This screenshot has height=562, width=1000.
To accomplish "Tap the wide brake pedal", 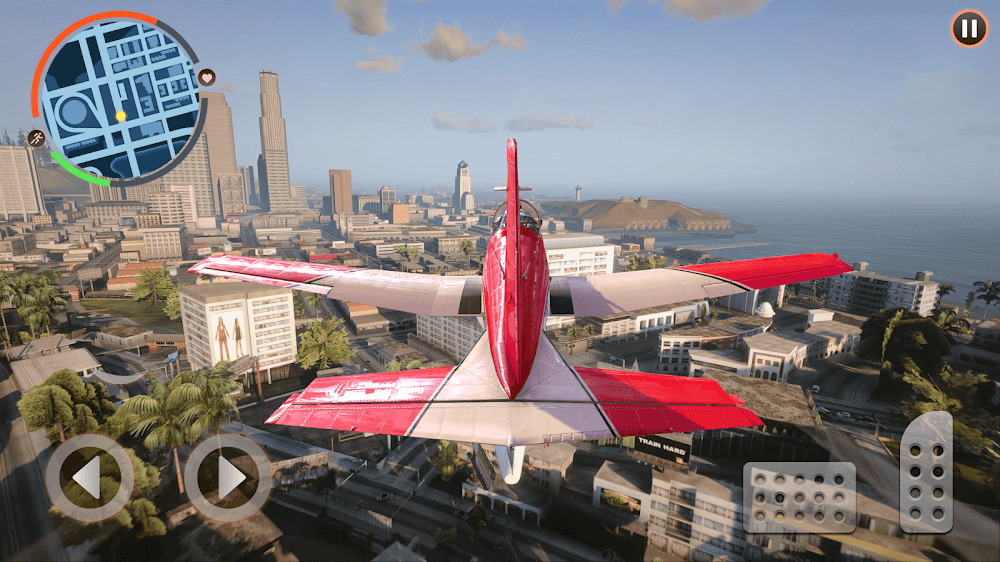I will coord(799,497).
